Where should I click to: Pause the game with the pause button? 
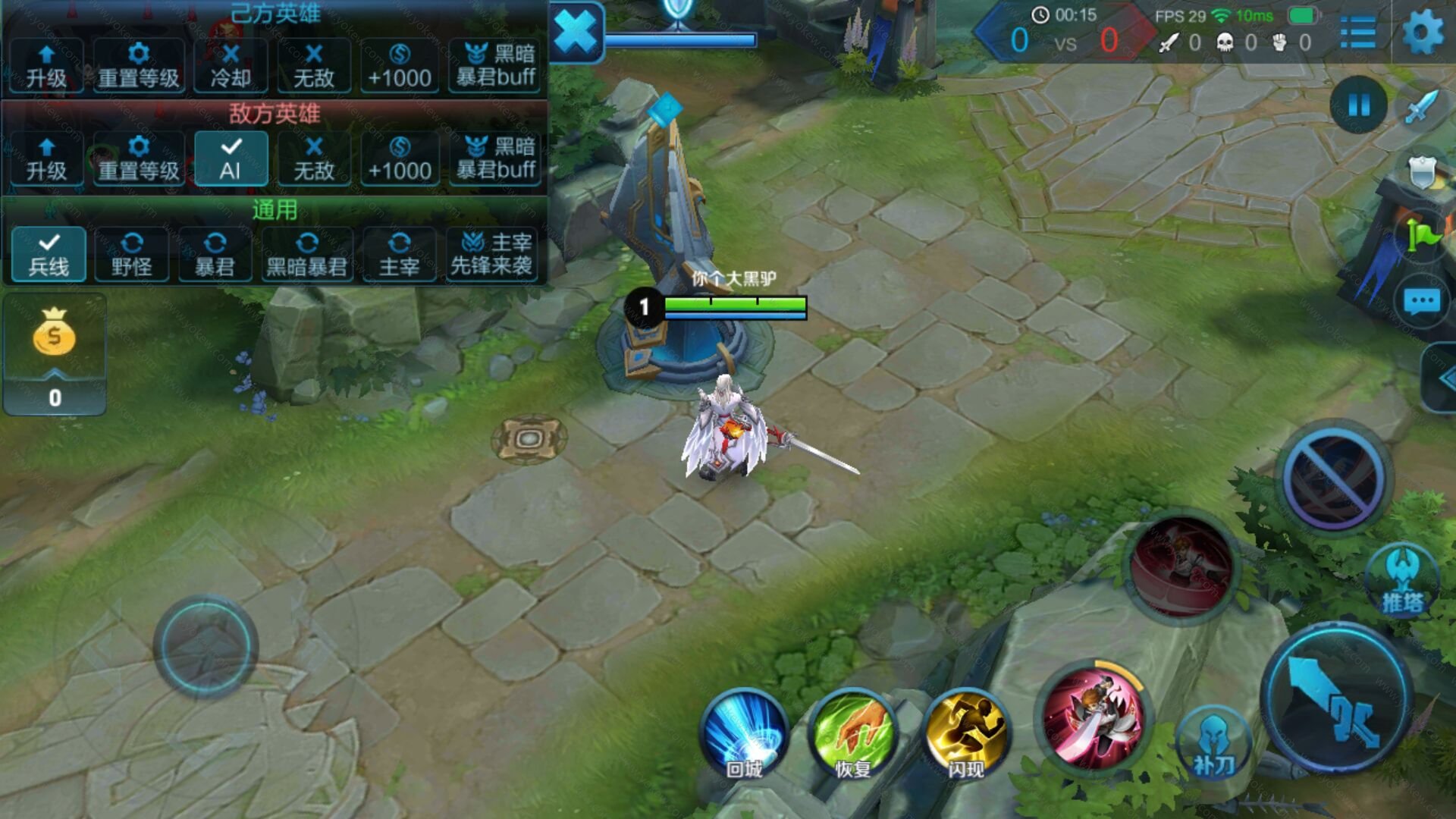pyautogui.click(x=1359, y=105)
